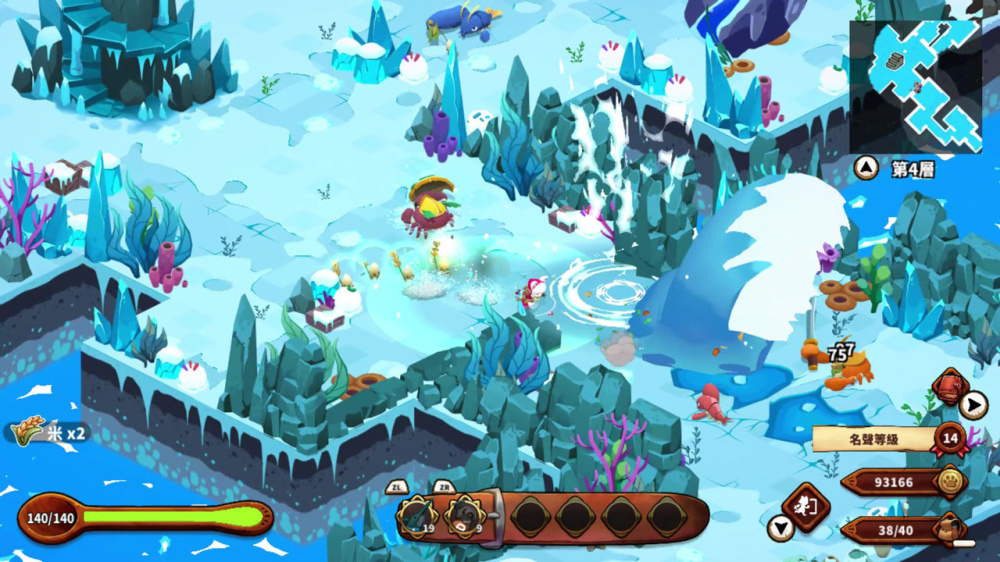Select the bomb item slot with count 9
Viewport: 1000px width, 562px height.
(x=464, y=517)
